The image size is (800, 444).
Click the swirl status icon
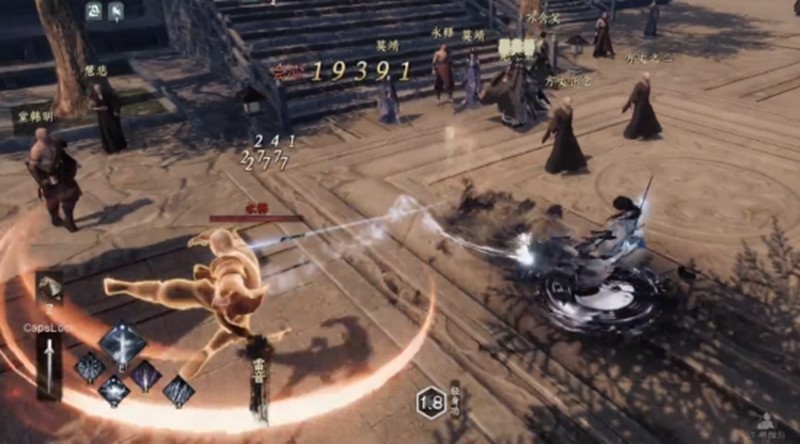coord(92,12)
